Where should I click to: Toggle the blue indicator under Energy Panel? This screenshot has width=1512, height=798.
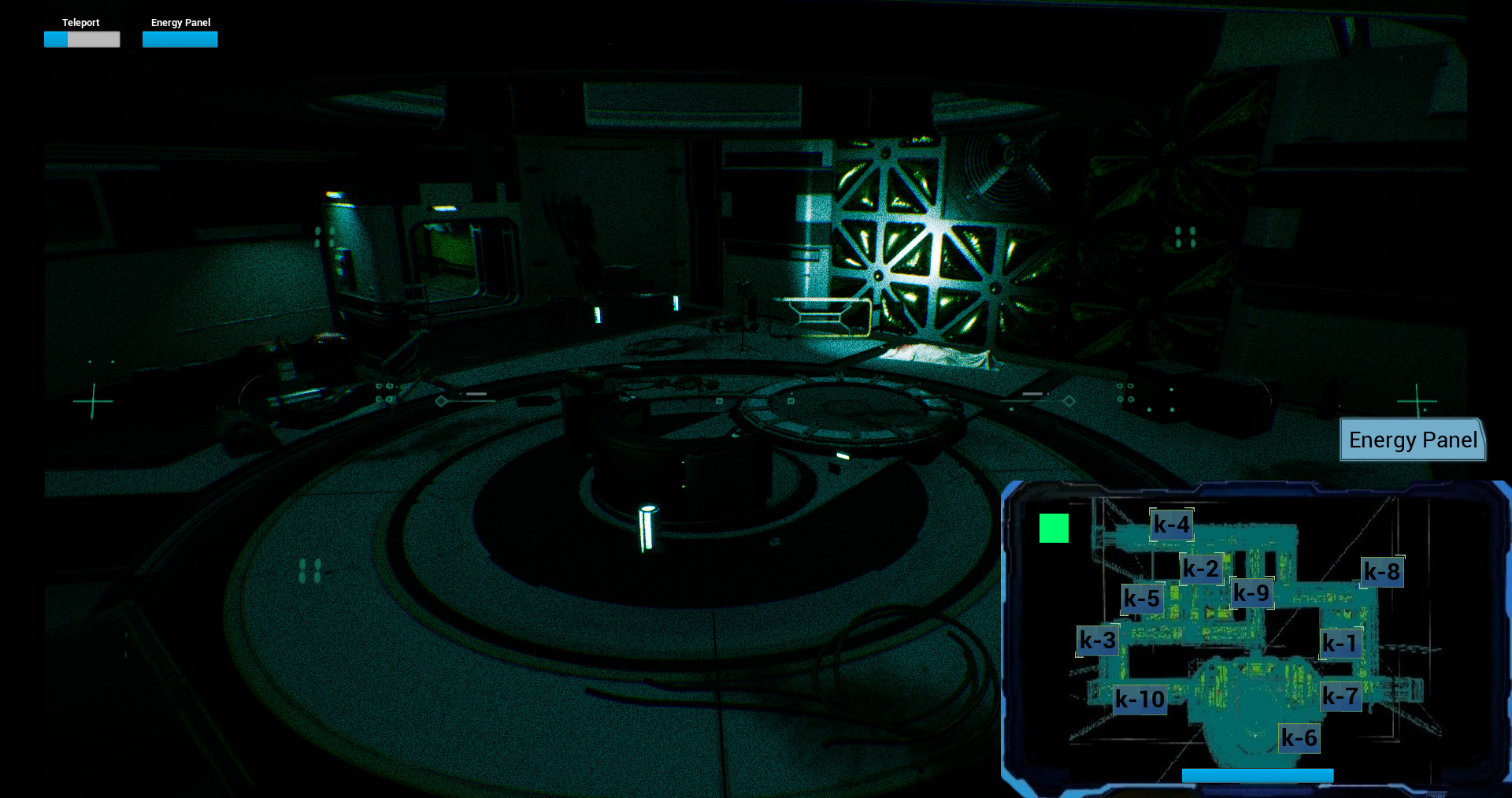click(180, 39)
